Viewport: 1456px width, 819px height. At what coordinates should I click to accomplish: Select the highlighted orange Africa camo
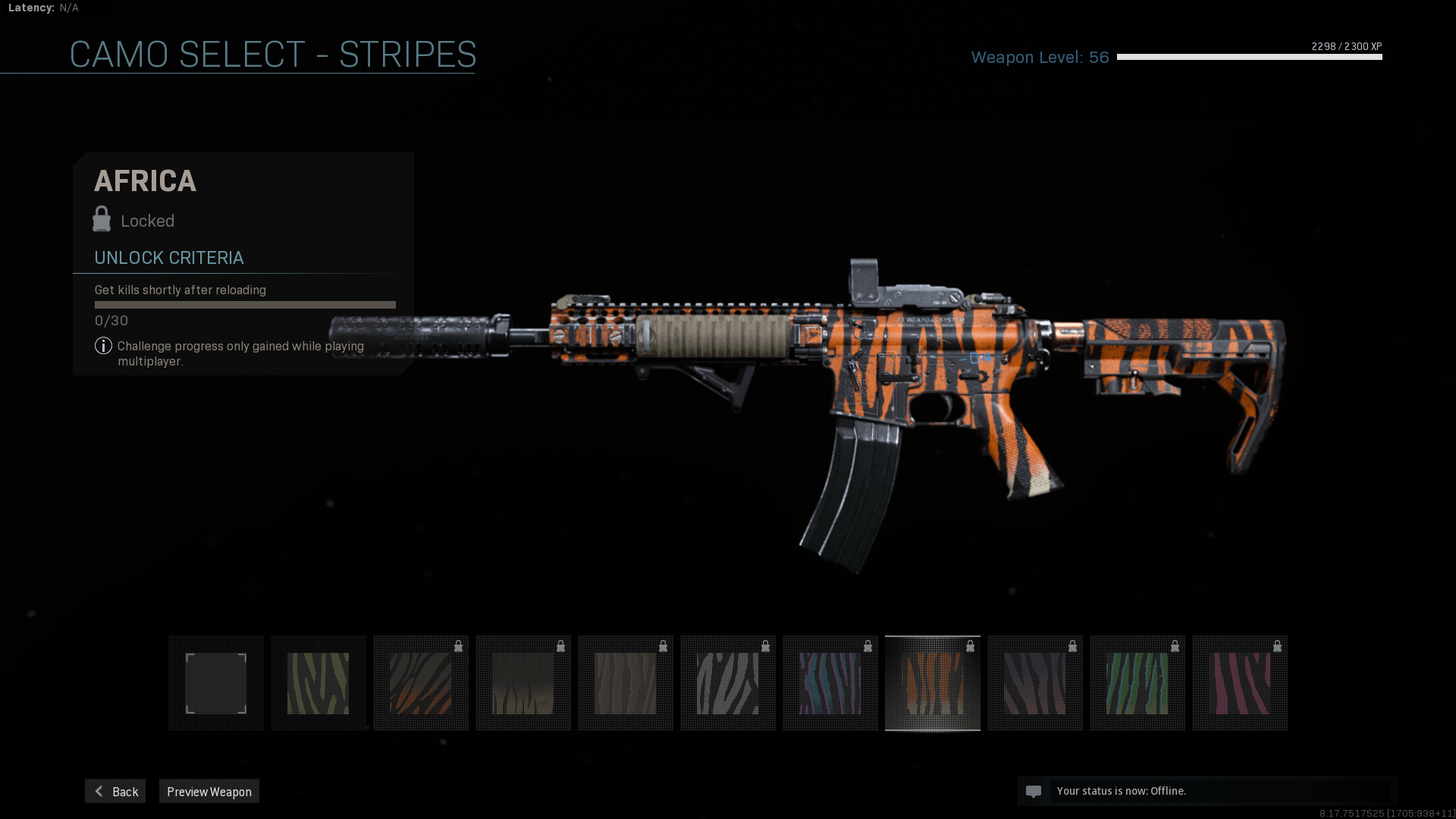933,683
